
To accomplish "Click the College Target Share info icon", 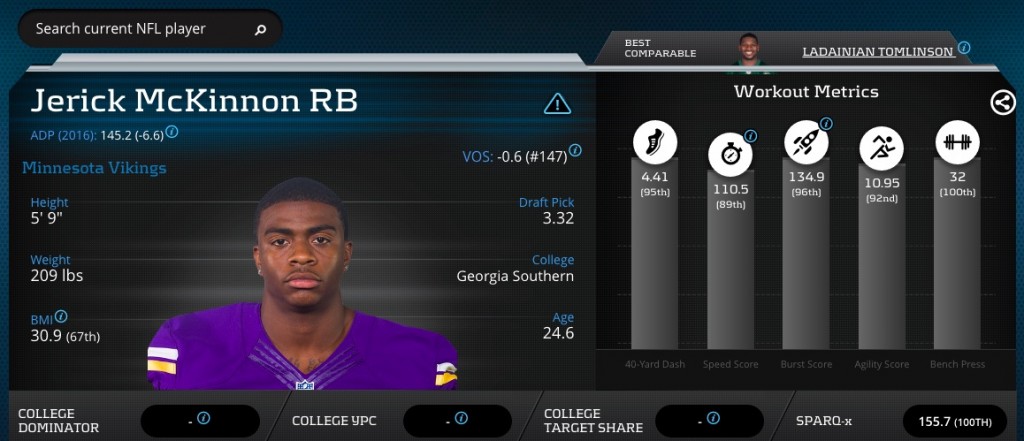I will click(713, 418).
